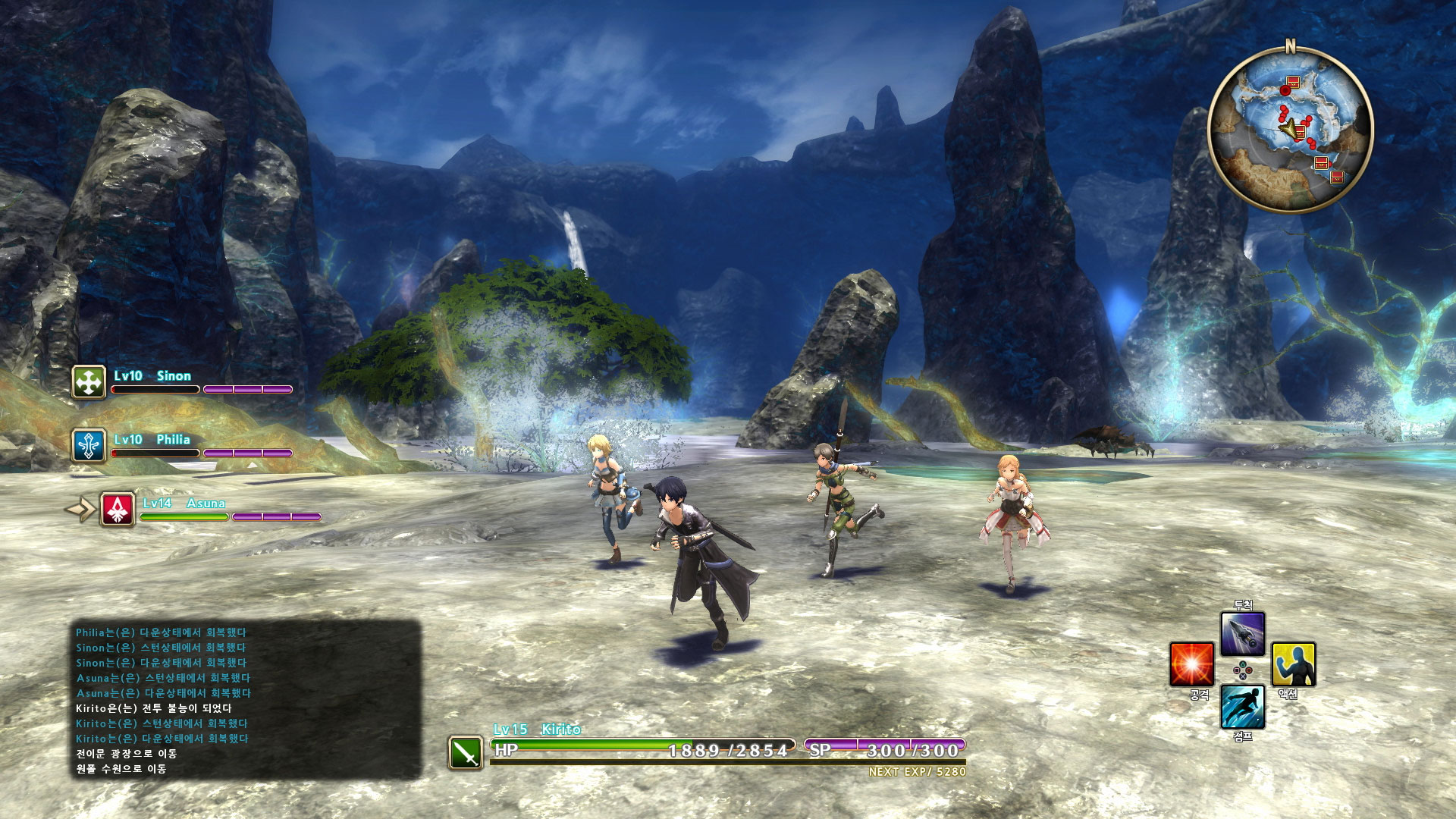Select Sinon's green party icon
This screenshot has height=819, width=1456.
(89, 382)
